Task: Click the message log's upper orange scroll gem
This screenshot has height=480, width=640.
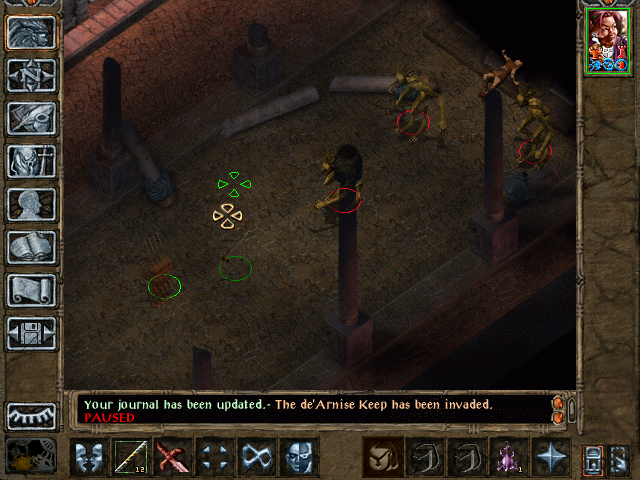Action: 557,401
